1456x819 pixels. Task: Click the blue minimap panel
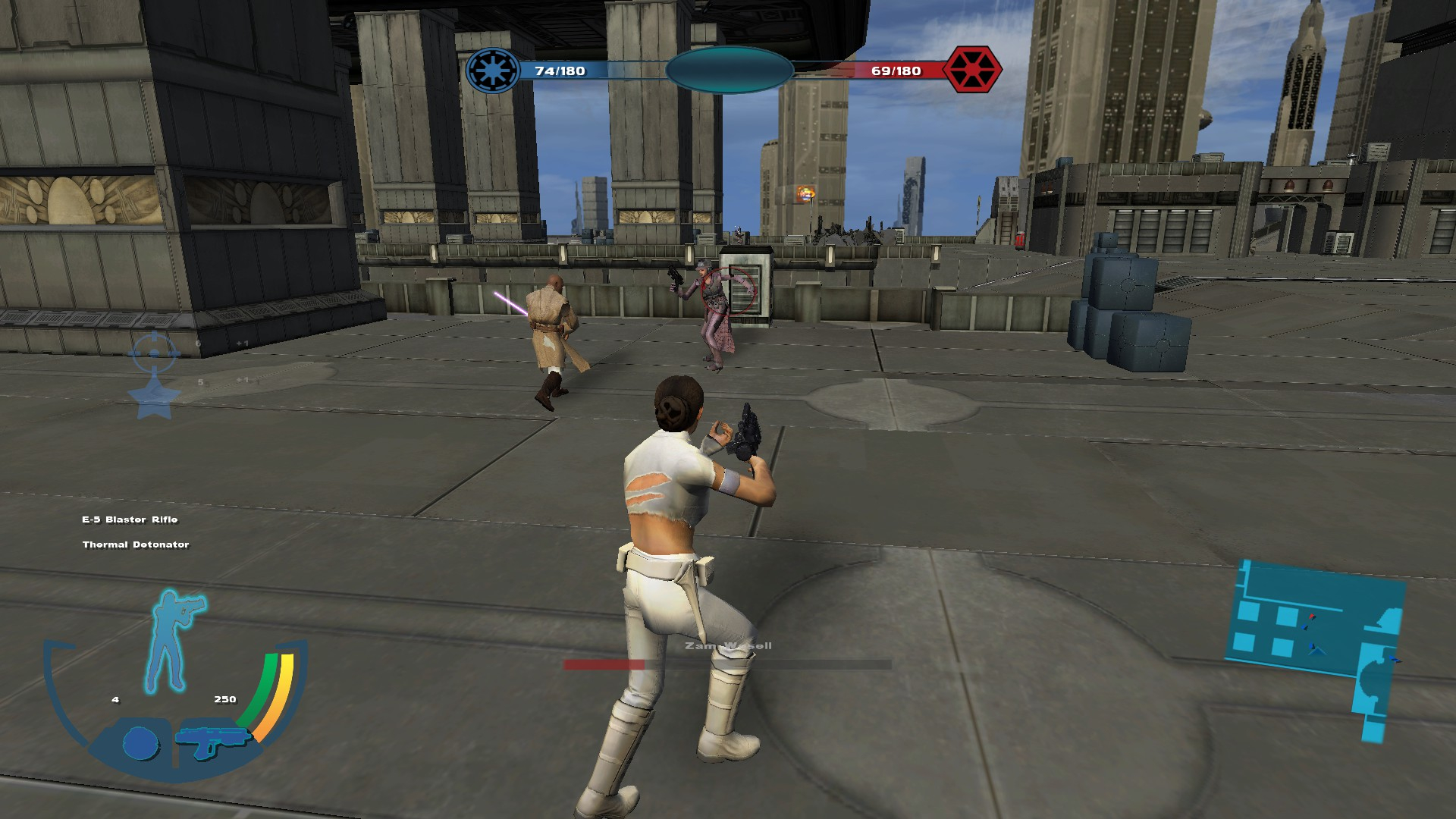click(1316, 631)
